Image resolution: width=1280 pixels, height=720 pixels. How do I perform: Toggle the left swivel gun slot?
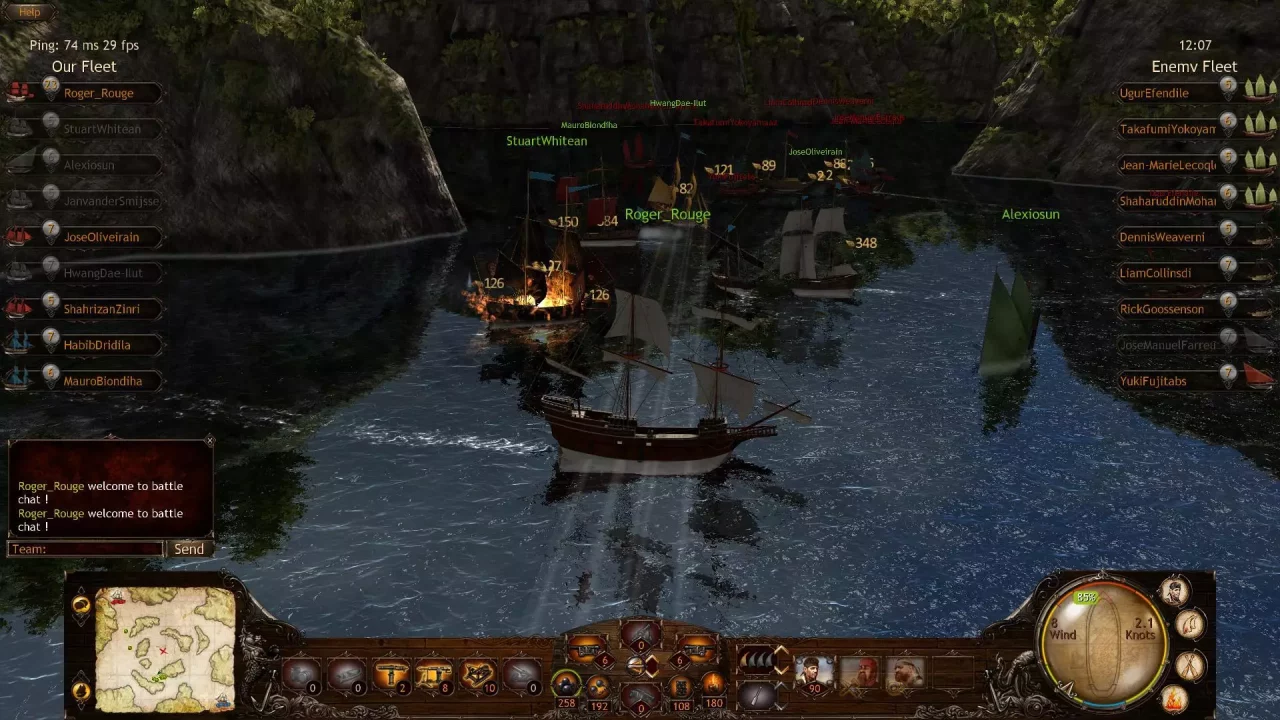point(587,648)
